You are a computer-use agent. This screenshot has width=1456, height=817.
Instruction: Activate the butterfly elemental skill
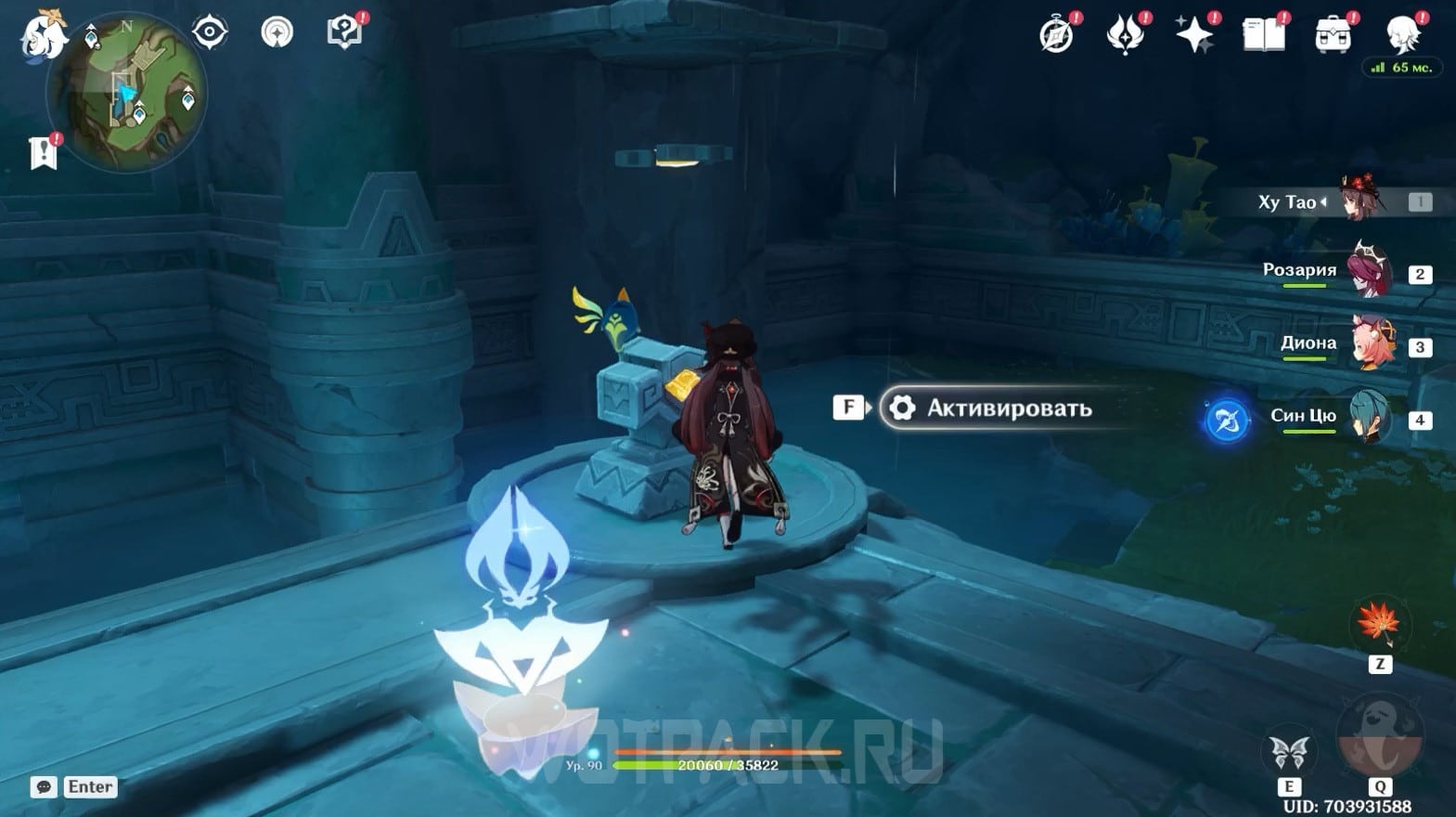[1289, 752]
